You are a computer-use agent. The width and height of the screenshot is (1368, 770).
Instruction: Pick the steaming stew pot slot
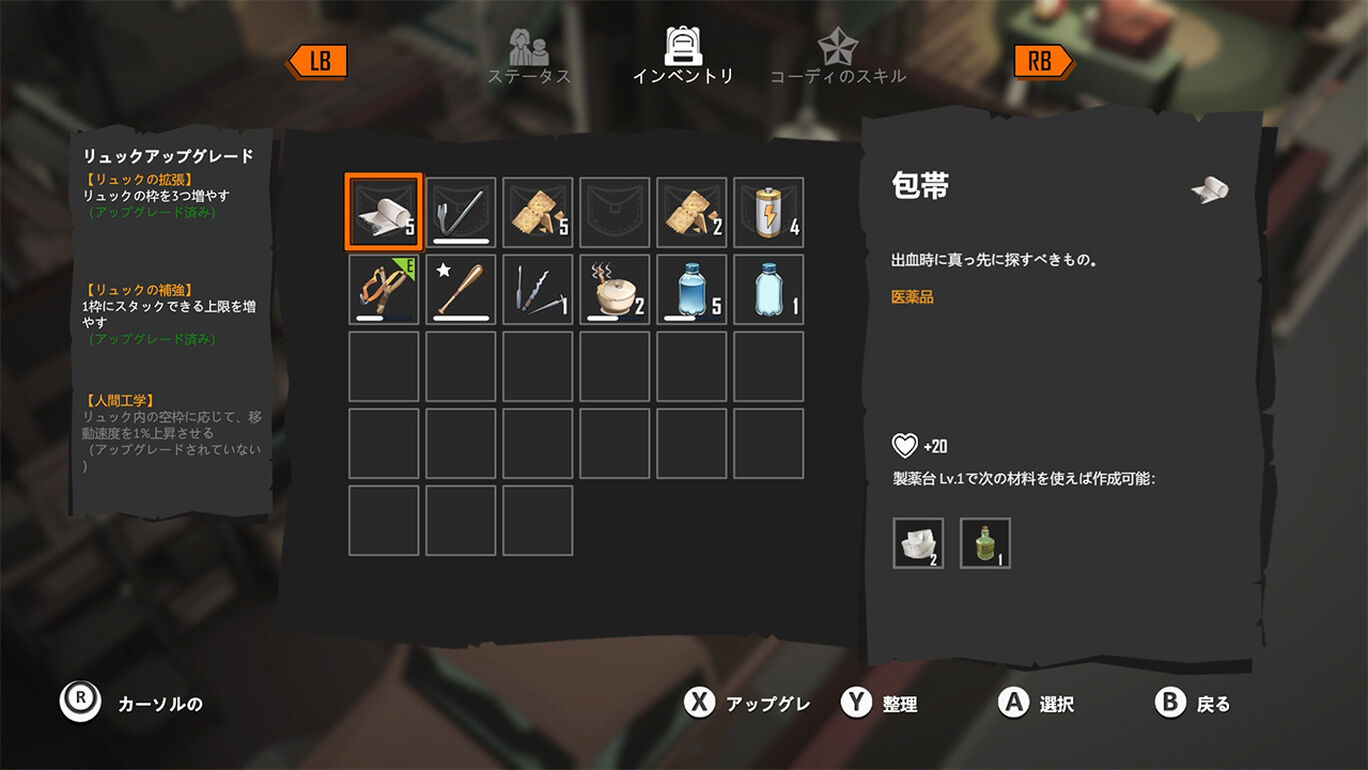point(615,289)
